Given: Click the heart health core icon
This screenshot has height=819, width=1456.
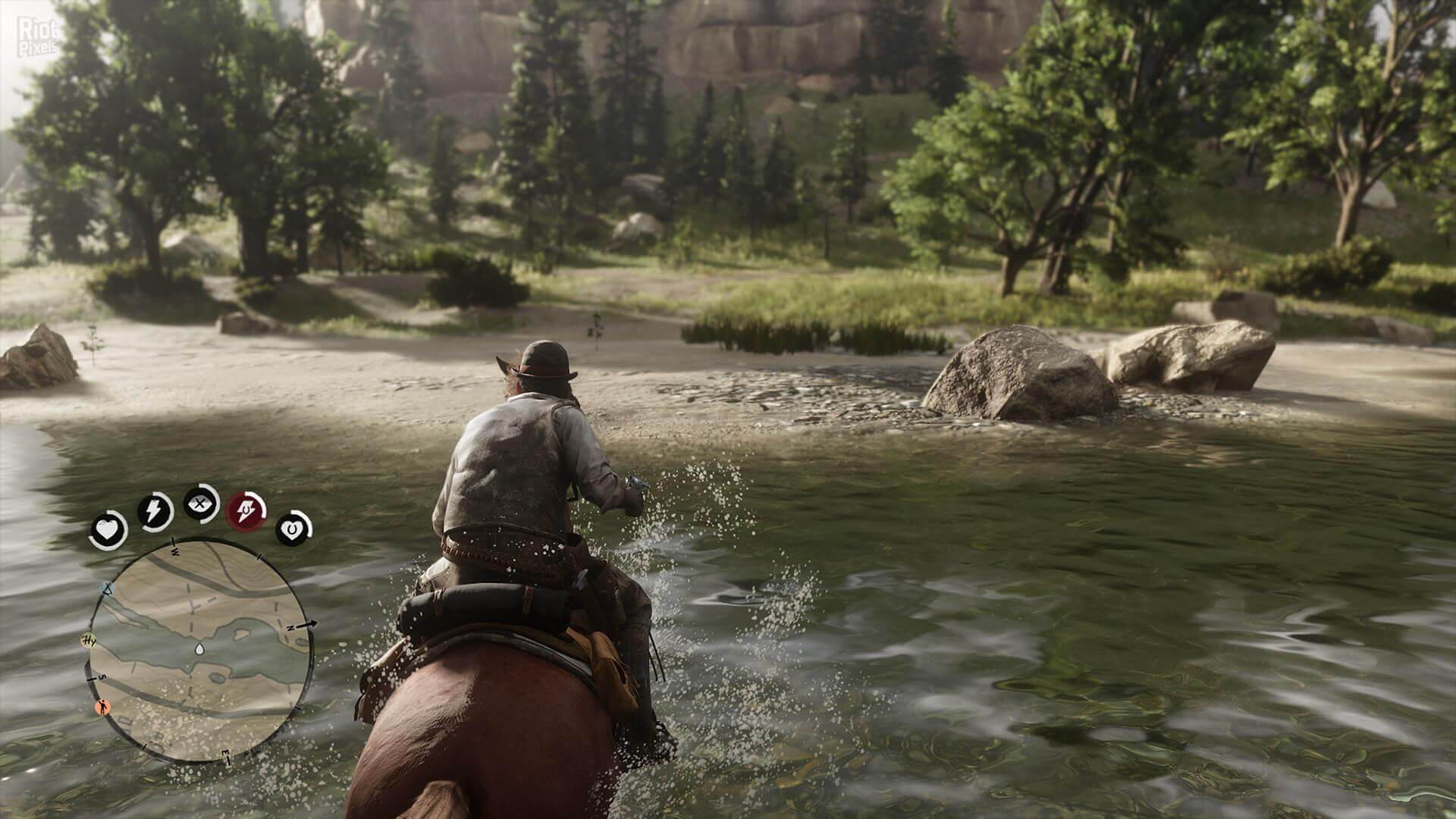Looking at the screenshot, I should (108, 531).
